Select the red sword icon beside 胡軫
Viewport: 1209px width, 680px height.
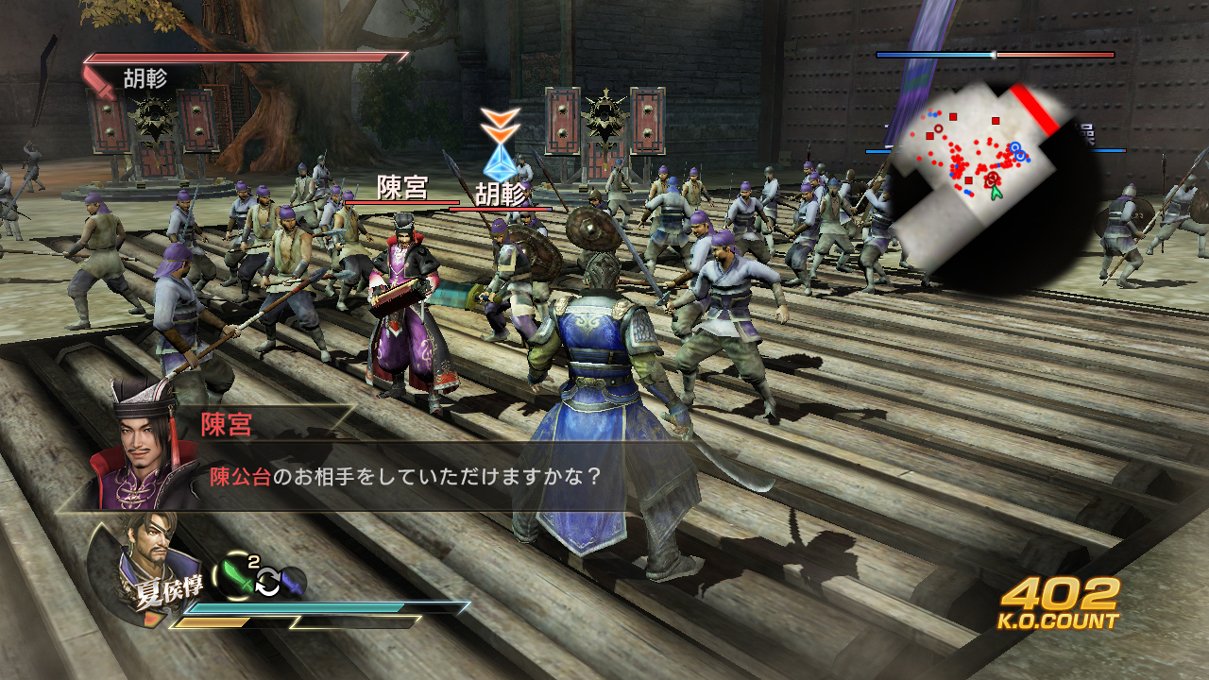click(x=102, y=79)
